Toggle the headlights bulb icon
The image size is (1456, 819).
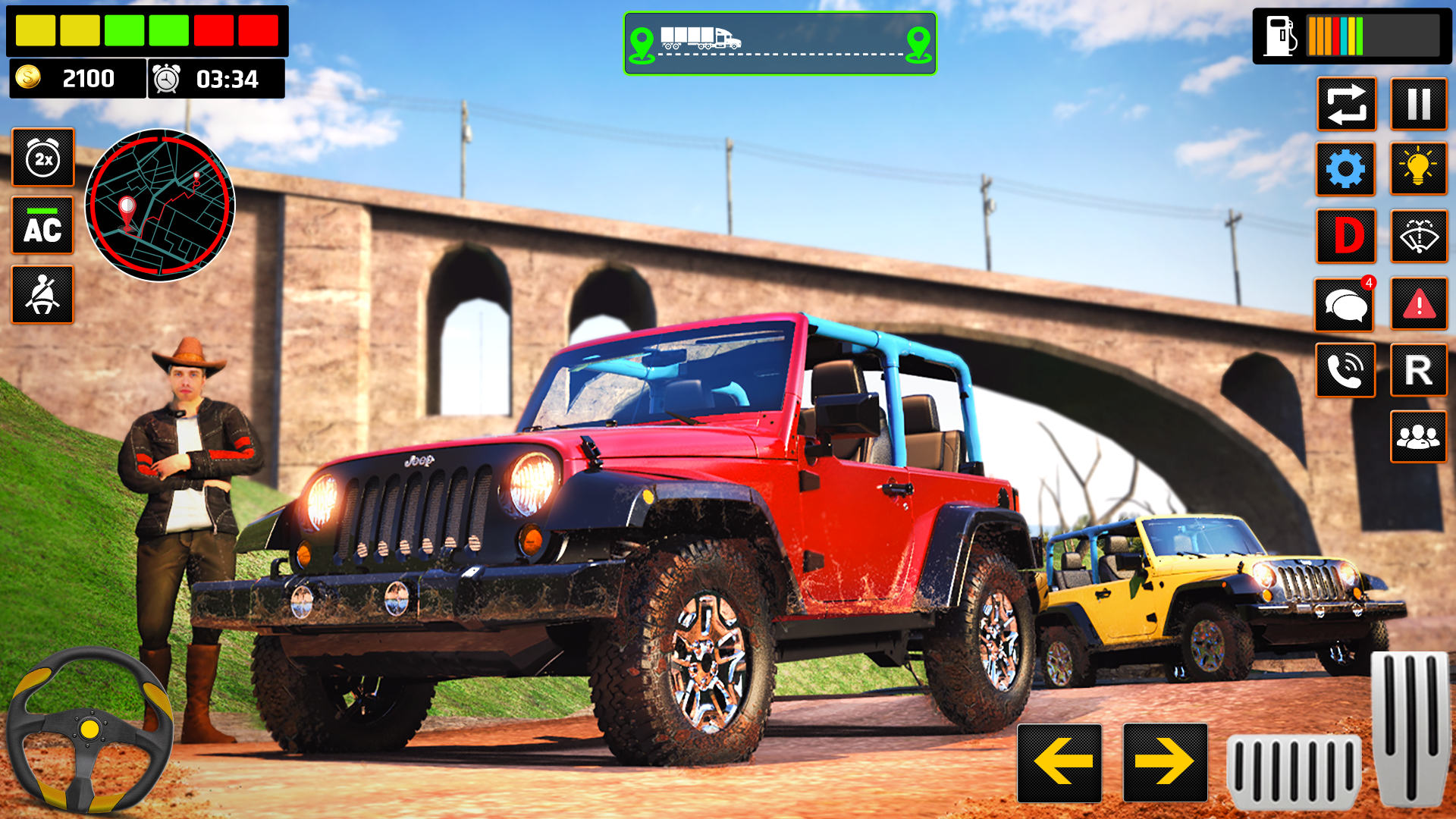(1419, 170)
